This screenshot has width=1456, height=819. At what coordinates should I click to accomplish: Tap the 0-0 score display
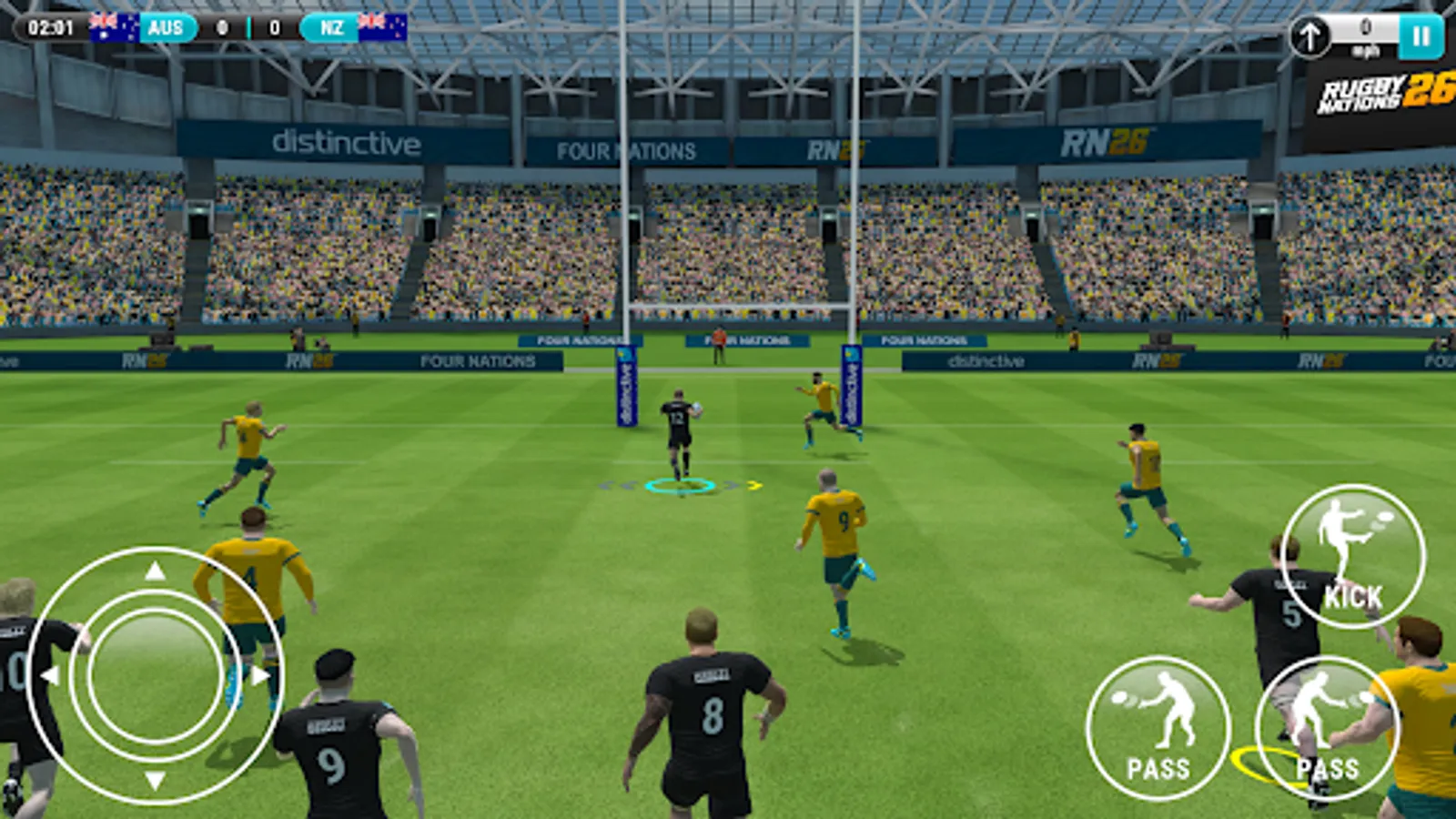[248, 27]
